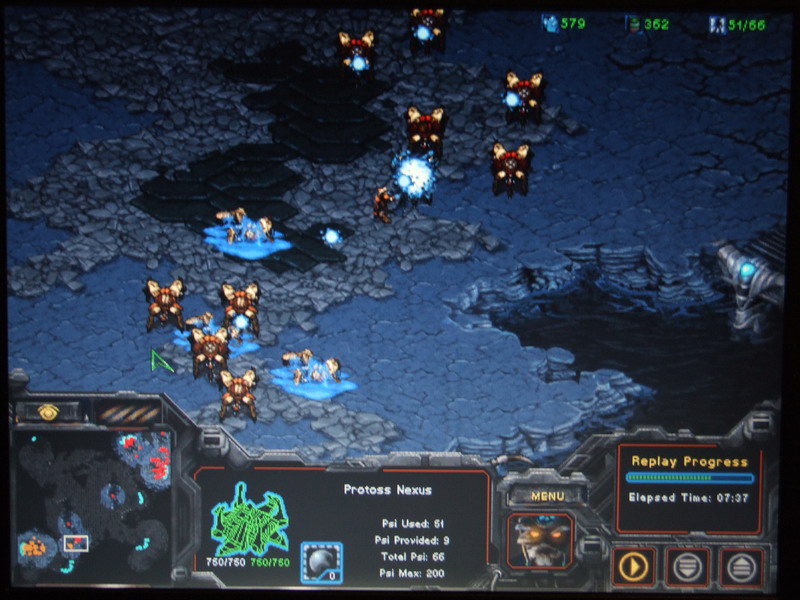This screenshot has width=800, height=600.
Task: Open the game MENU
Action: (547, 495)
